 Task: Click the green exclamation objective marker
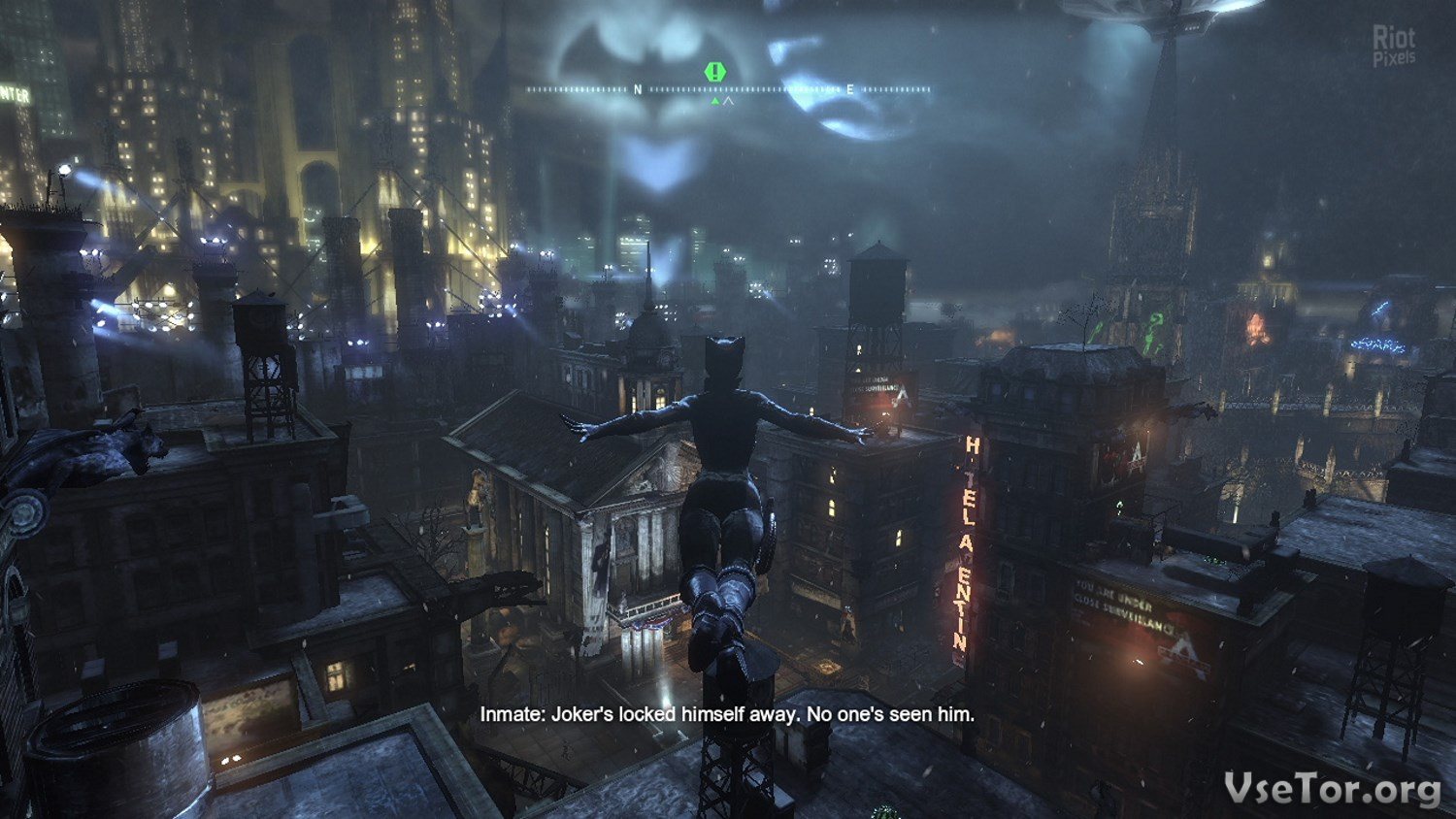(715, 72)
